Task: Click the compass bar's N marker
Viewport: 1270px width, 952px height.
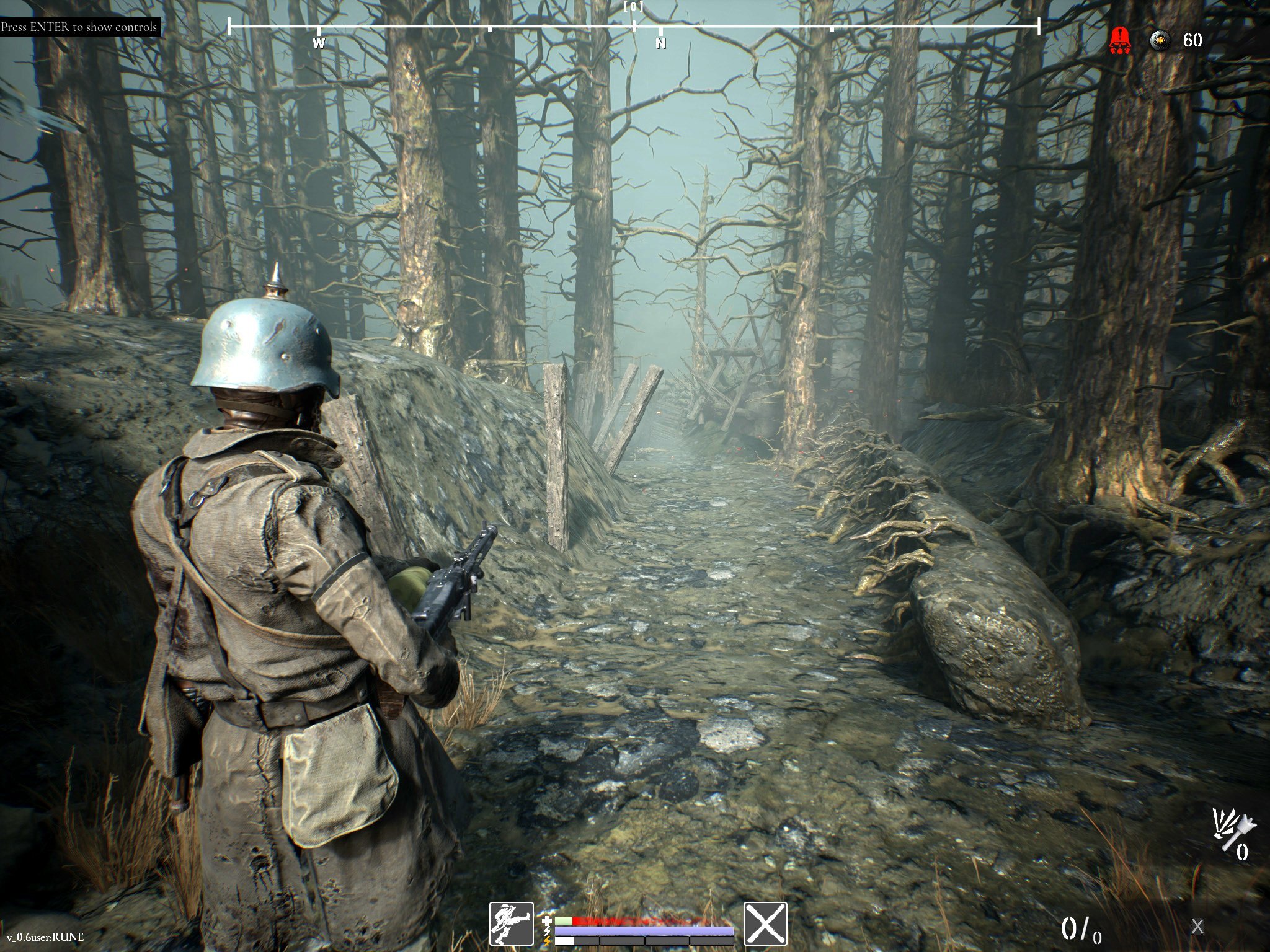Action: (x=660, y=43)
